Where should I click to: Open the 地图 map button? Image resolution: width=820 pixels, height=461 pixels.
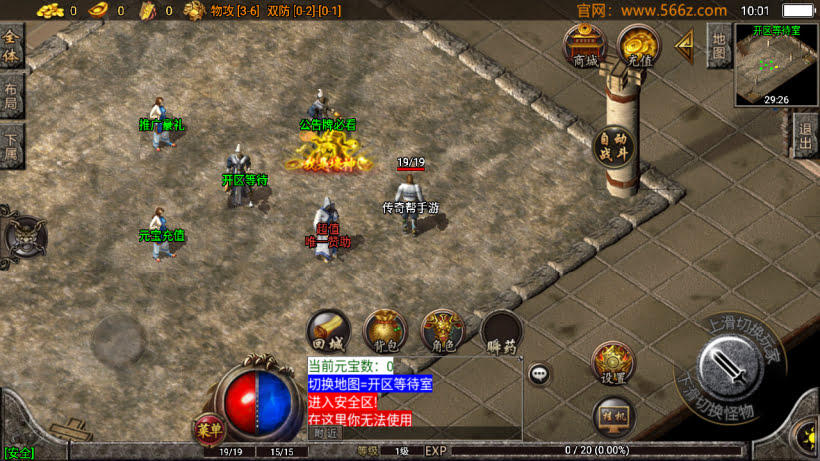tap(717, 45)
